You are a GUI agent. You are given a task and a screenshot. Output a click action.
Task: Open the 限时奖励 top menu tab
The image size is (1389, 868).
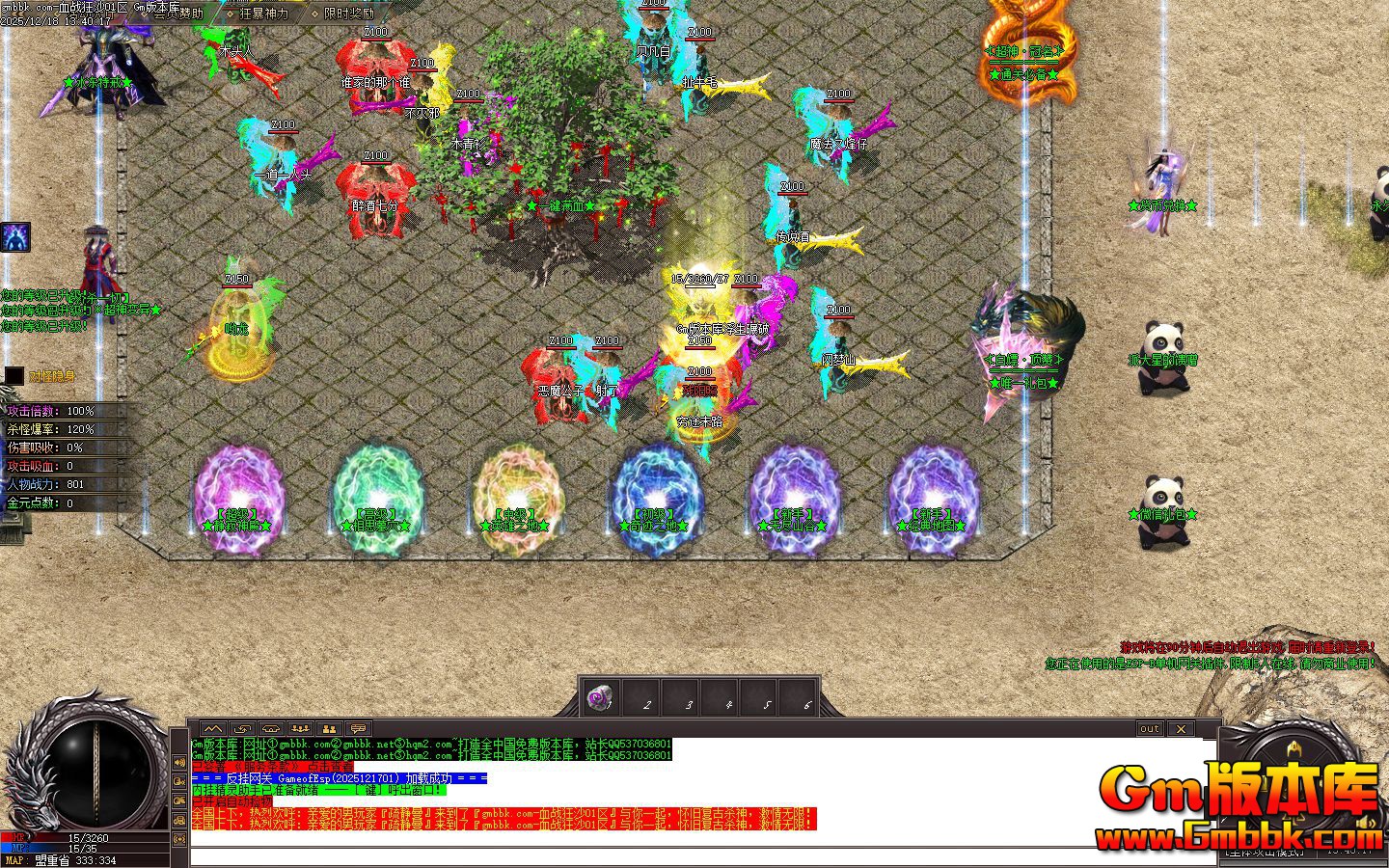(x=348, y=14)
